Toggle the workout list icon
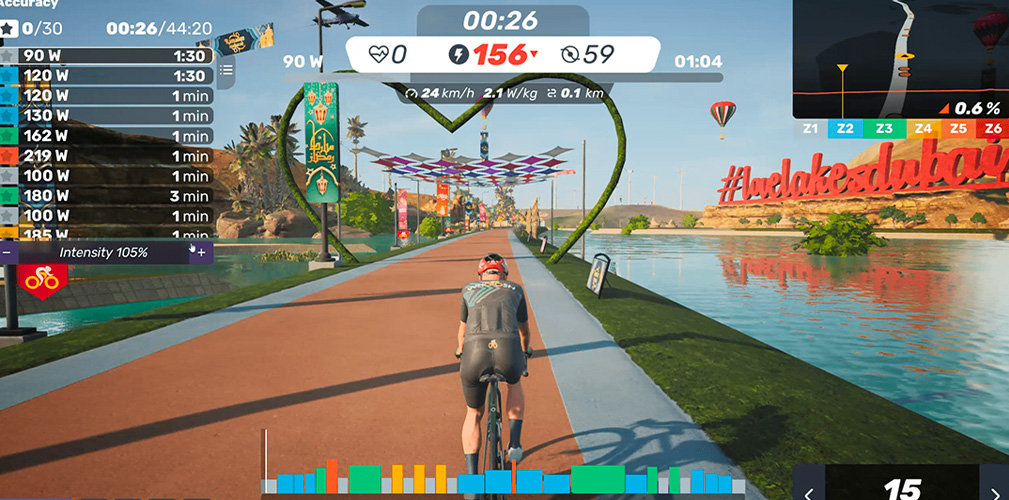This screenshot has height=500, width=1009. (226, 70)
